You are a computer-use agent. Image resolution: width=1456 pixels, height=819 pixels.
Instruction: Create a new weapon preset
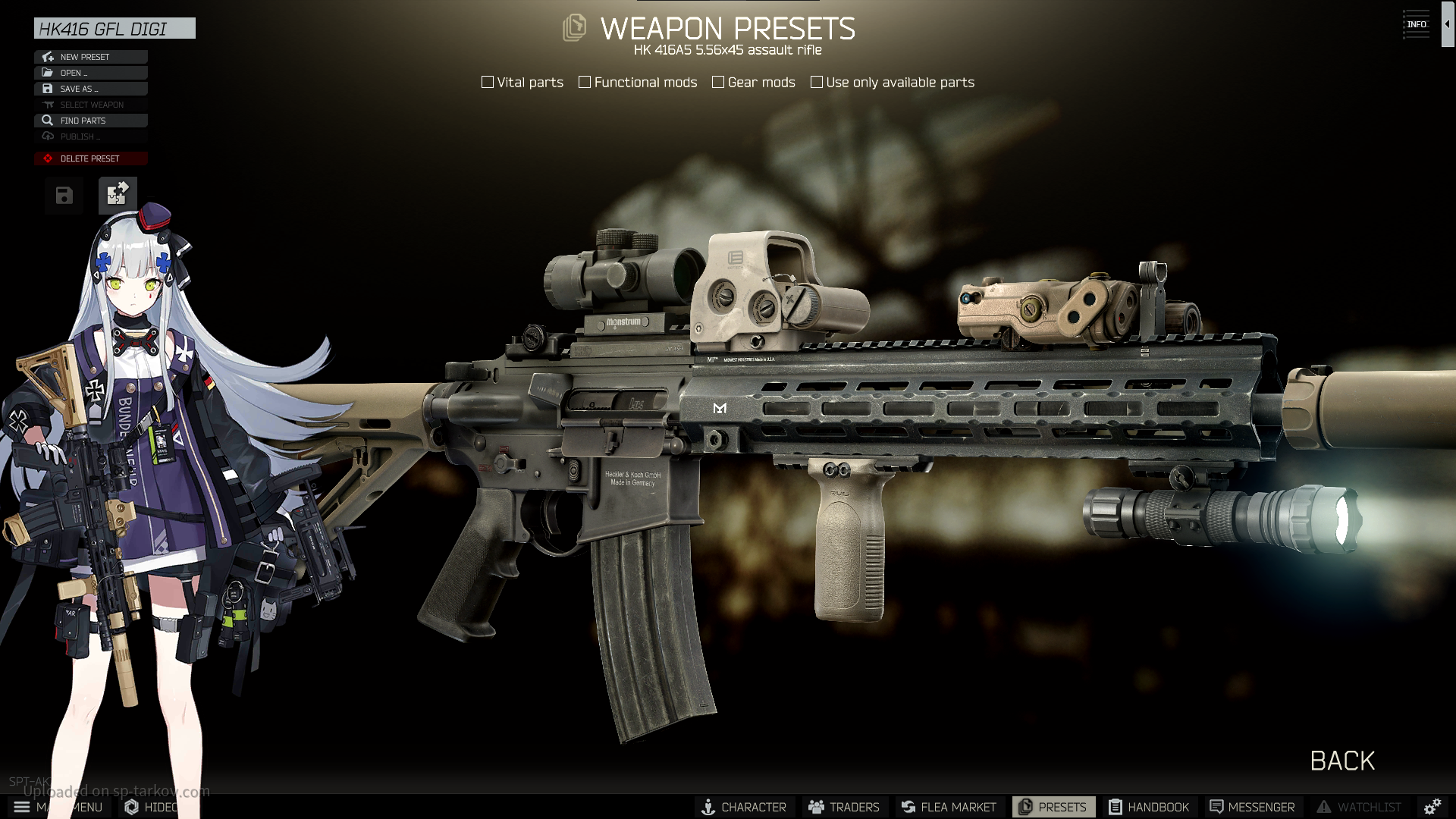pos(90,57)
